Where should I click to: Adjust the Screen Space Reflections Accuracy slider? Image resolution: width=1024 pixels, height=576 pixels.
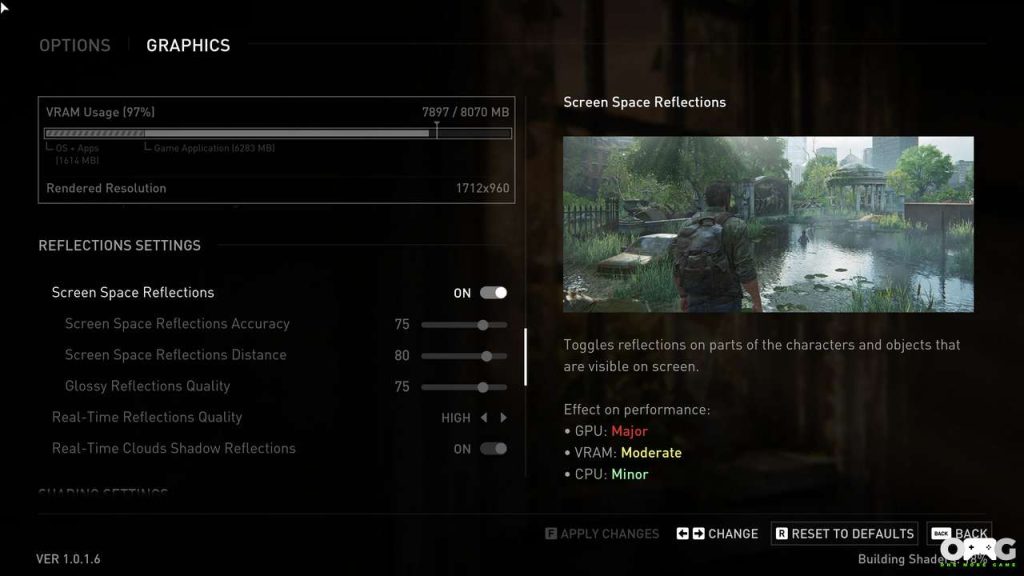483,325
